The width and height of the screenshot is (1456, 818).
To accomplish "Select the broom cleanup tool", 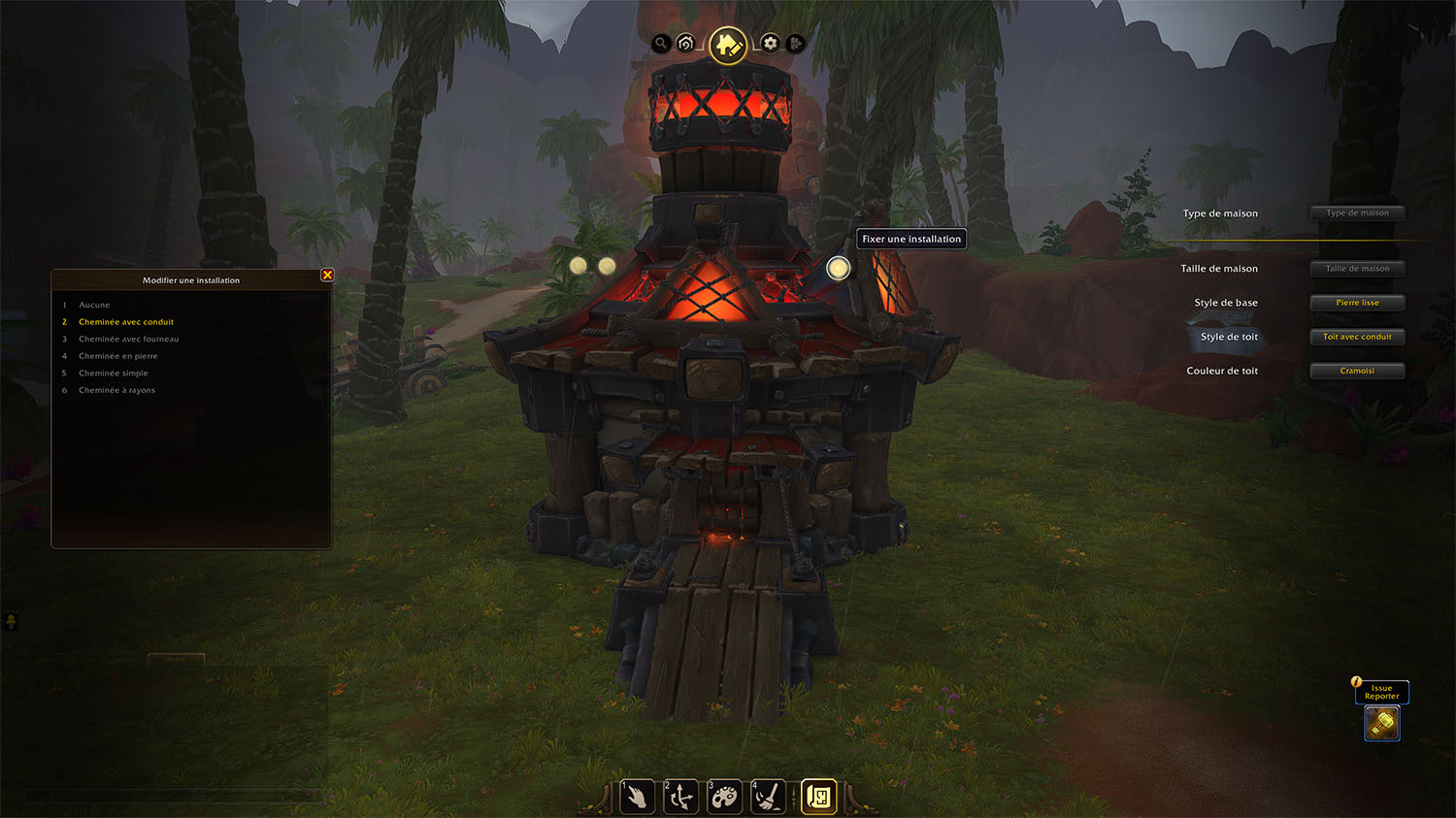I will [x=768, y=798].
